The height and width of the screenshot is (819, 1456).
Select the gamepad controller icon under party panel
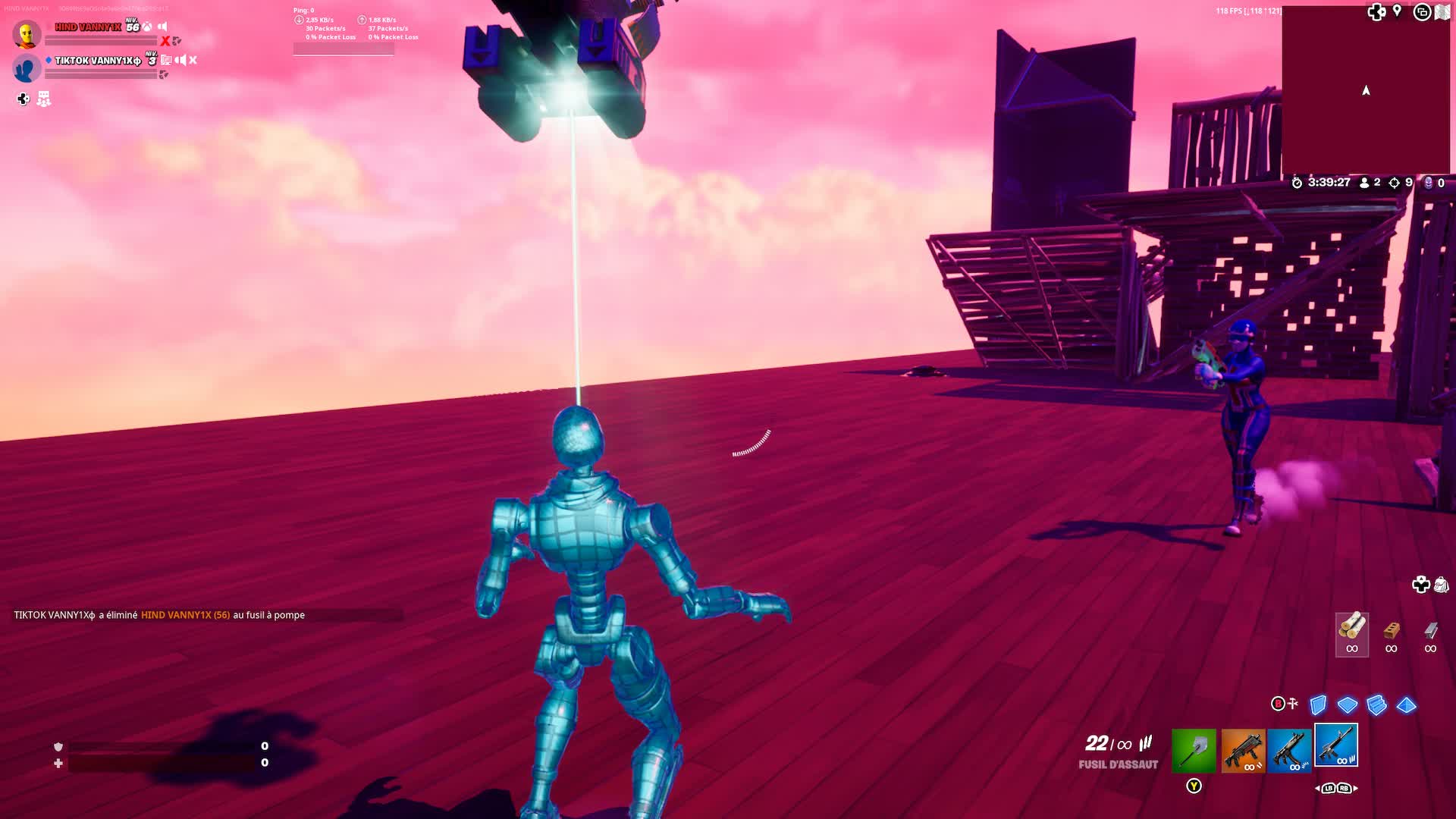[x=22, y=98]
